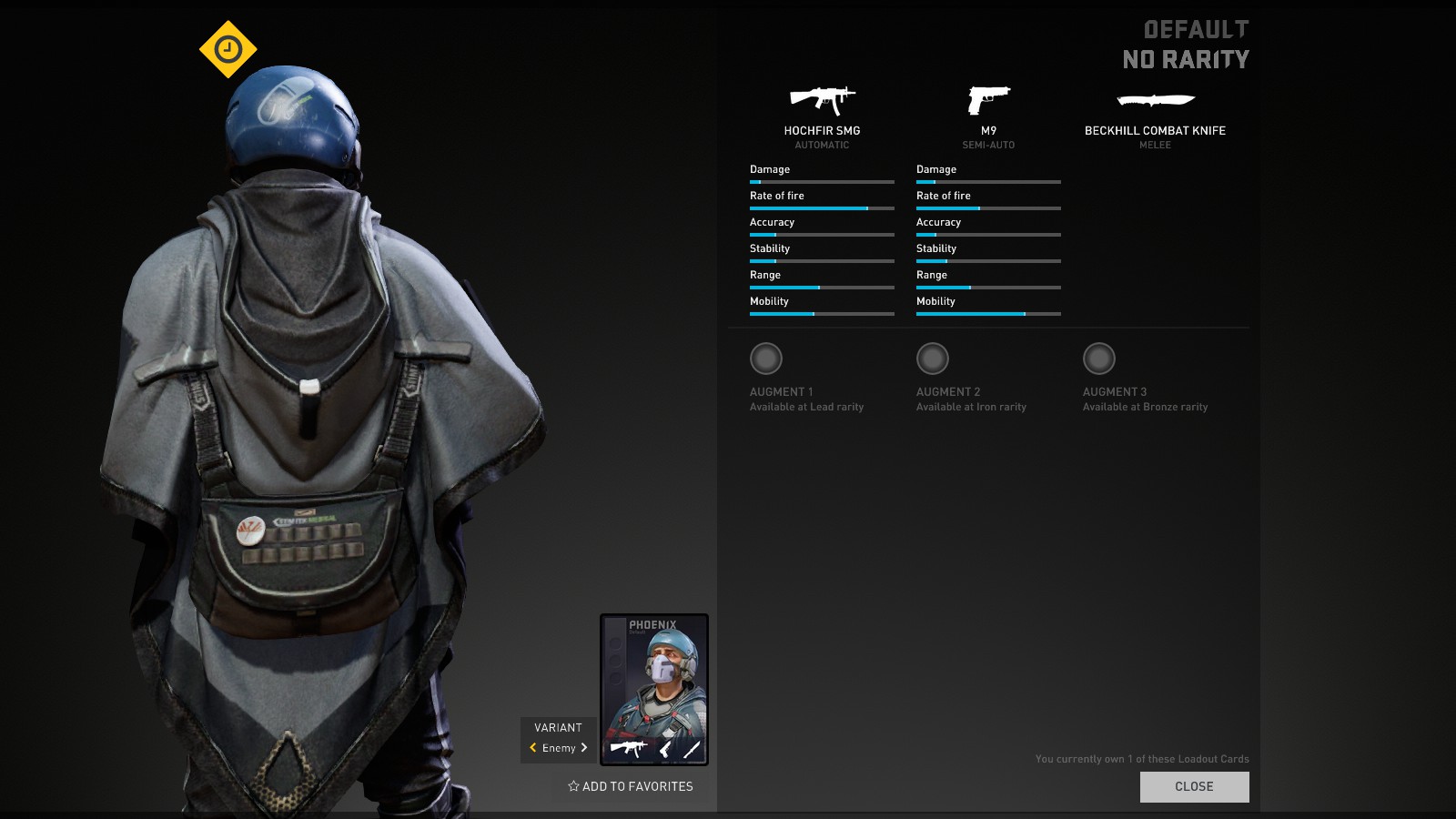Click the Augment 2 empty slot
1456x819 pixels.
(x=933, y=359)
